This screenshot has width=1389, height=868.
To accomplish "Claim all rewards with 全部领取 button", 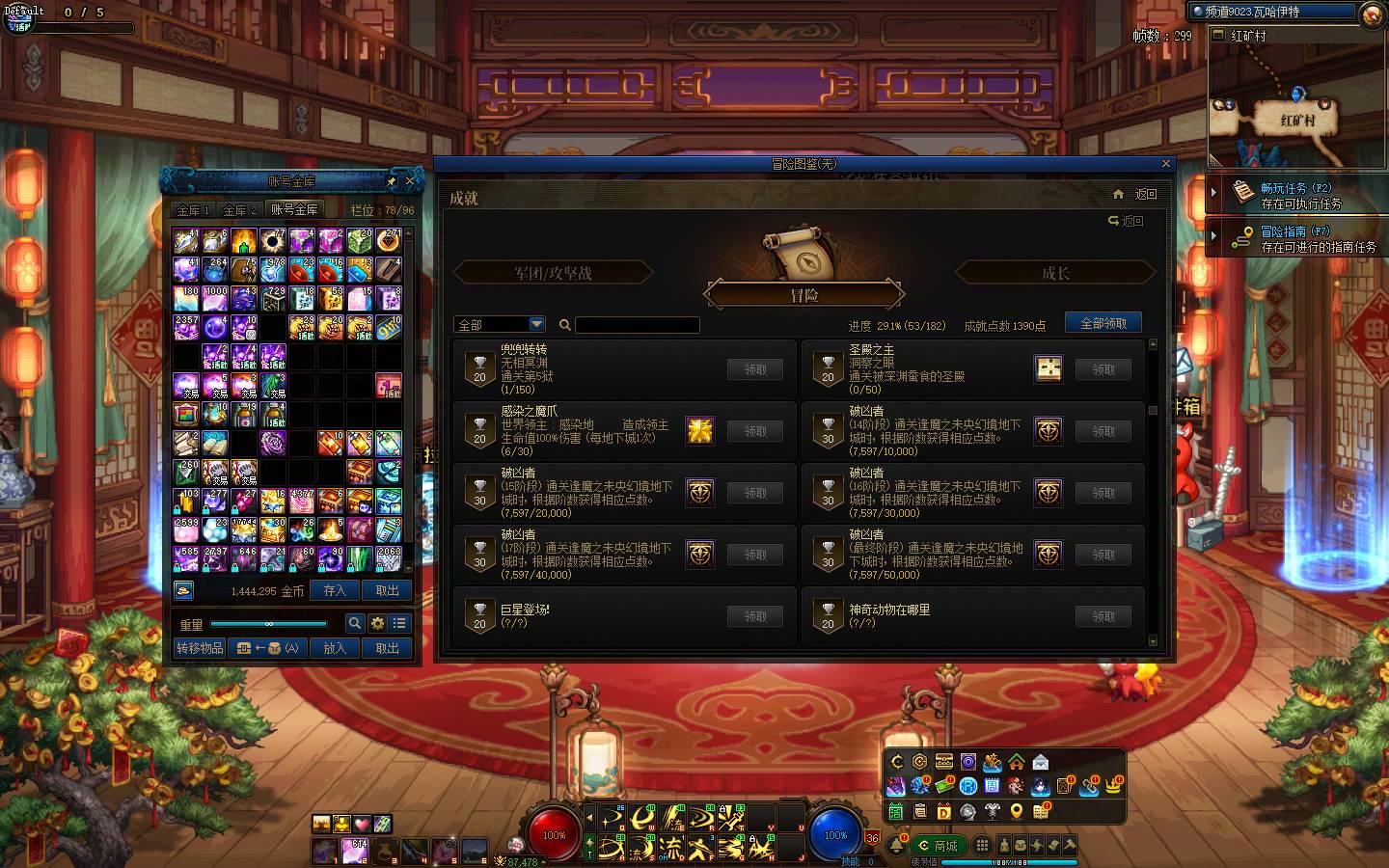I will (x=1103, y=323).
